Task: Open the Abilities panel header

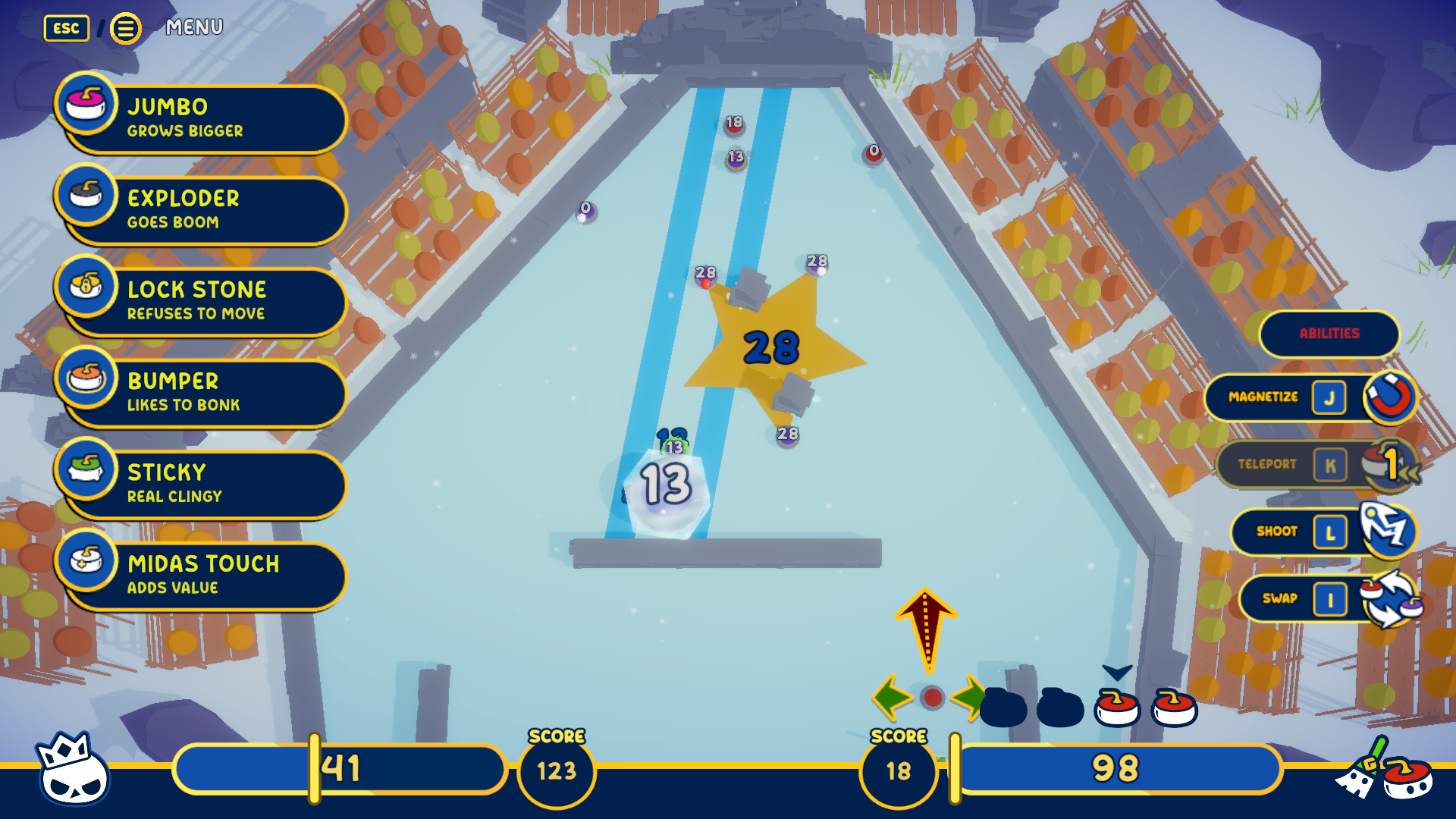Action: tap(1329, 334)
